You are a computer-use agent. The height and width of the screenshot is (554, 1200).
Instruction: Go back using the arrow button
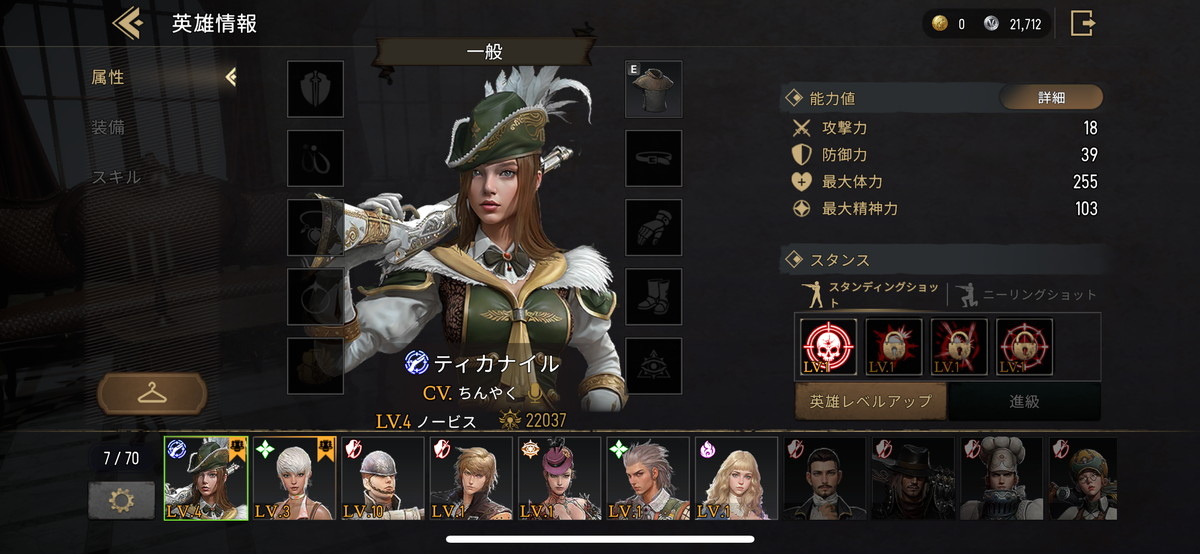(x=128, y=23)
